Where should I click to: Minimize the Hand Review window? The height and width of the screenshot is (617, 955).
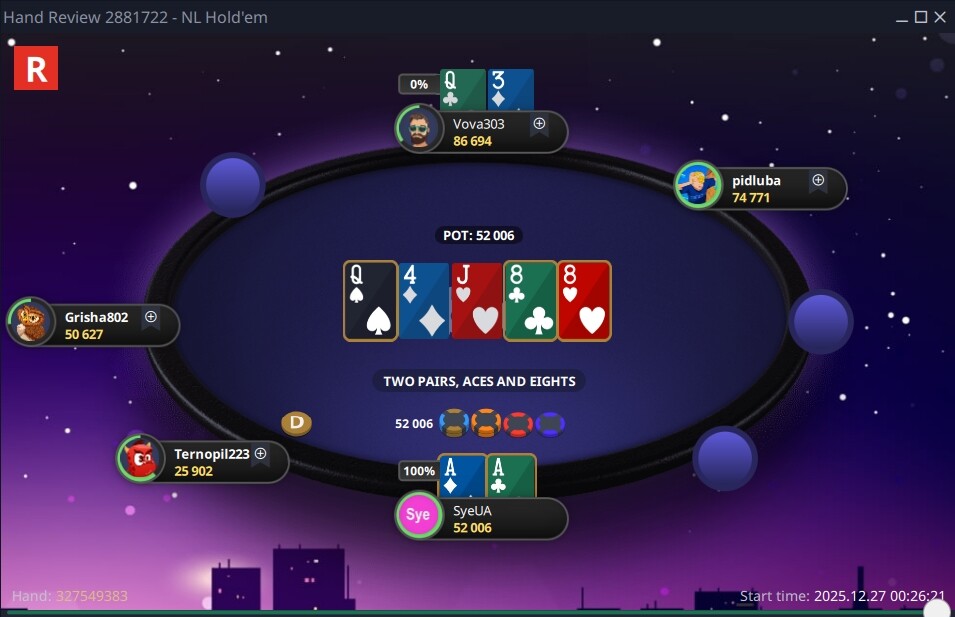pyautogui.click(x=903, y=17)
